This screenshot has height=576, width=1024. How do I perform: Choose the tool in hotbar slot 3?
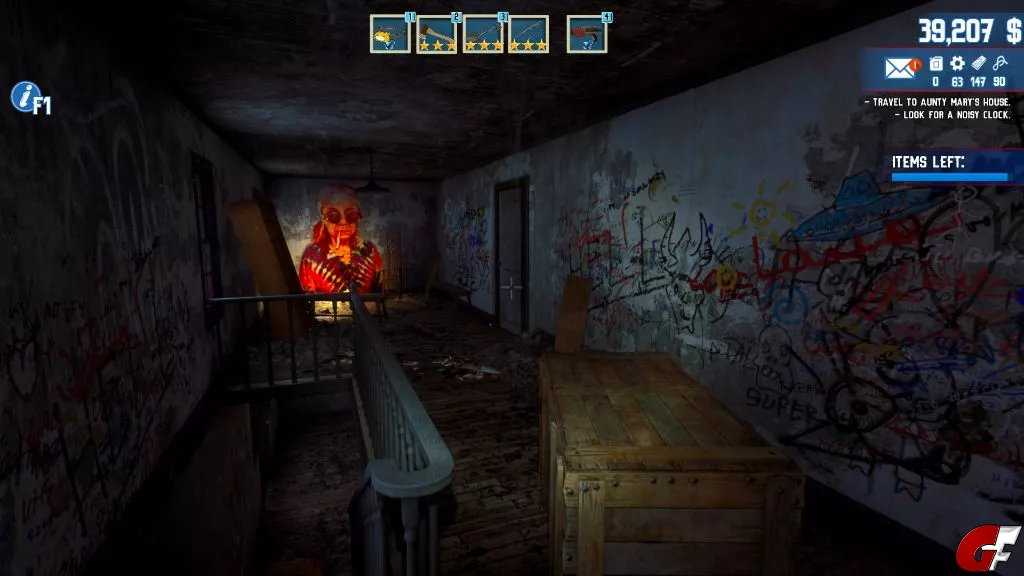point(483,35)
